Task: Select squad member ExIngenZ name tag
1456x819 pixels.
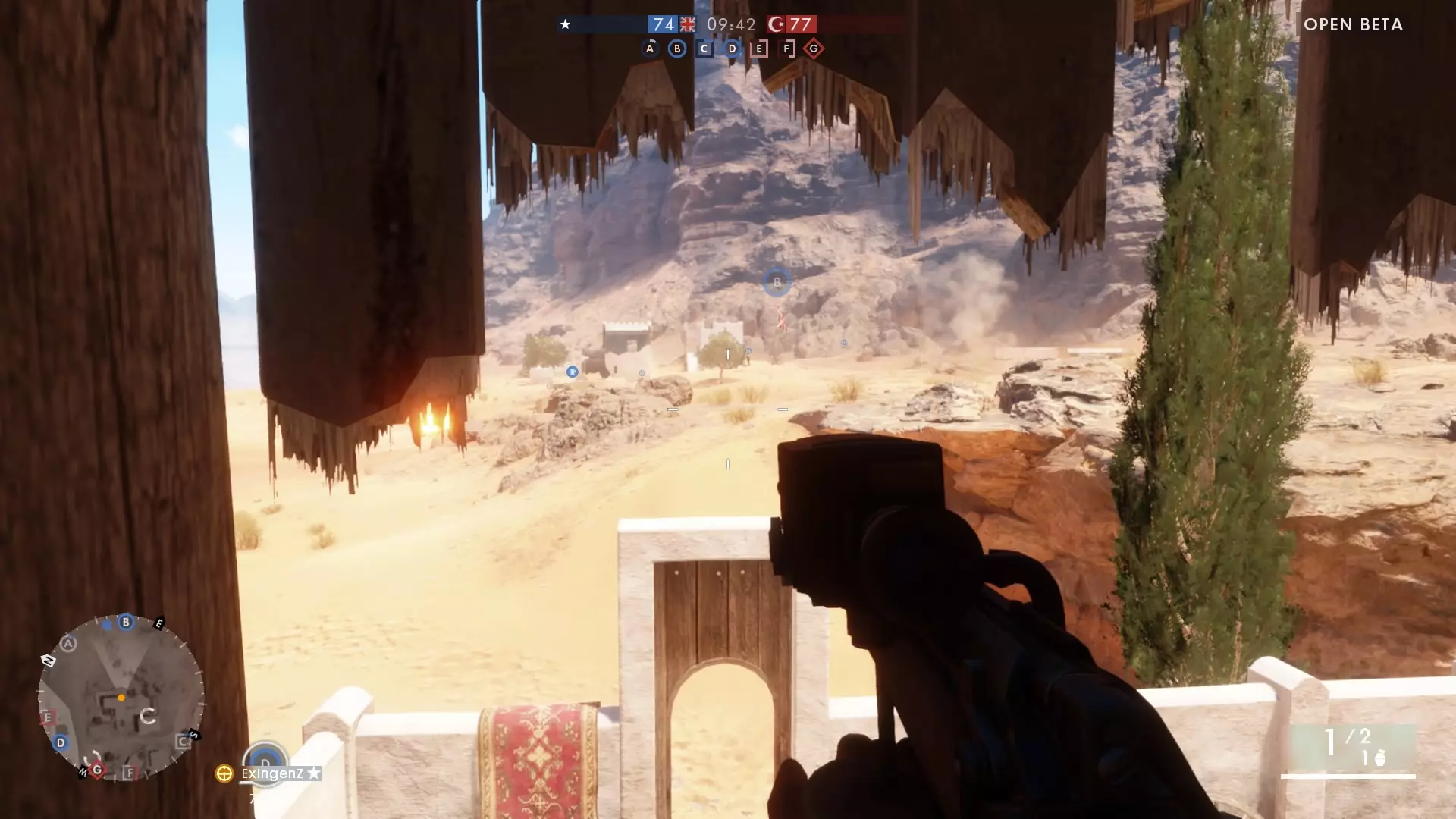Action: tap(272, 773)
